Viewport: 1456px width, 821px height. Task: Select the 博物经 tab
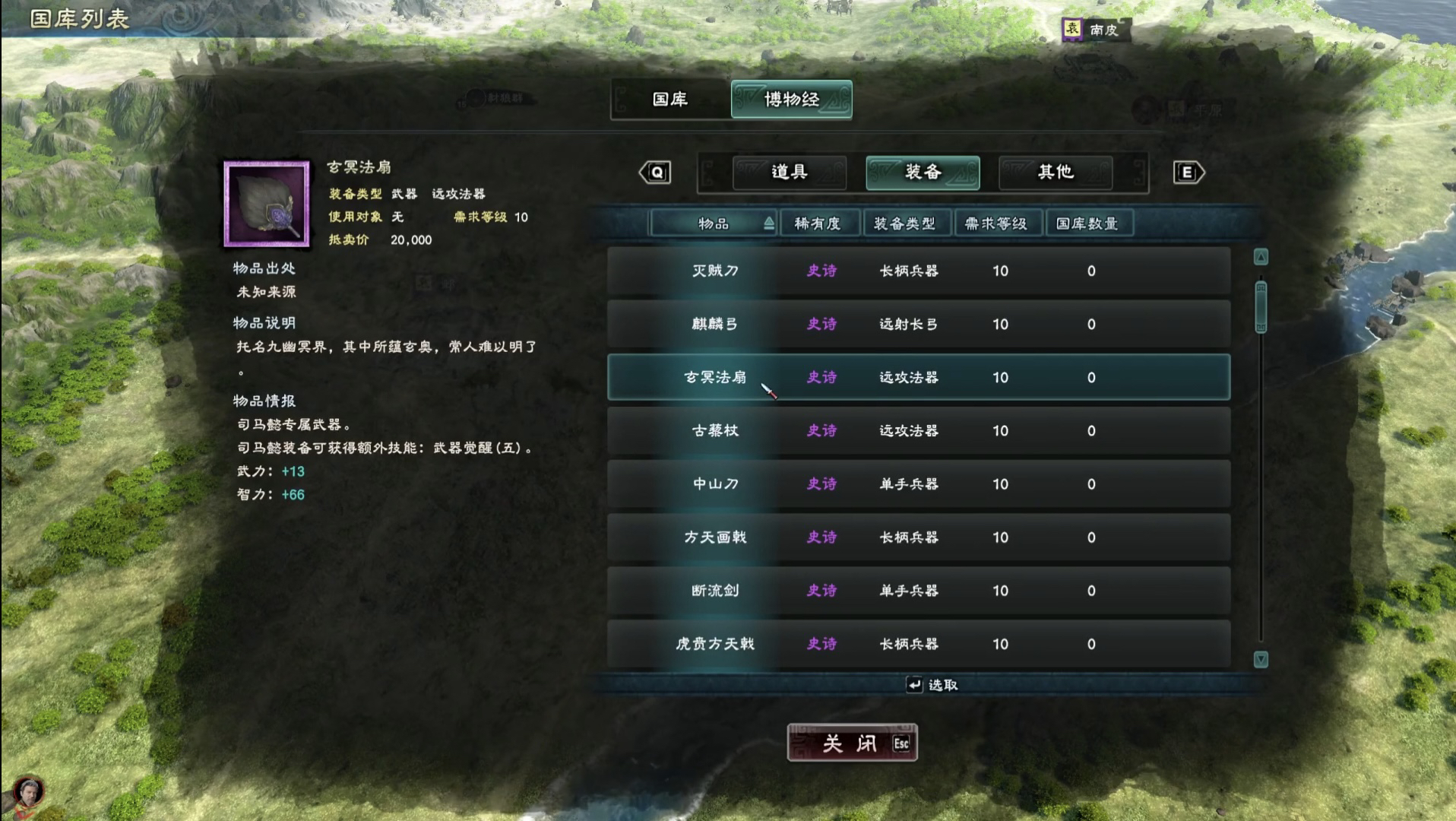coord(791,100)
